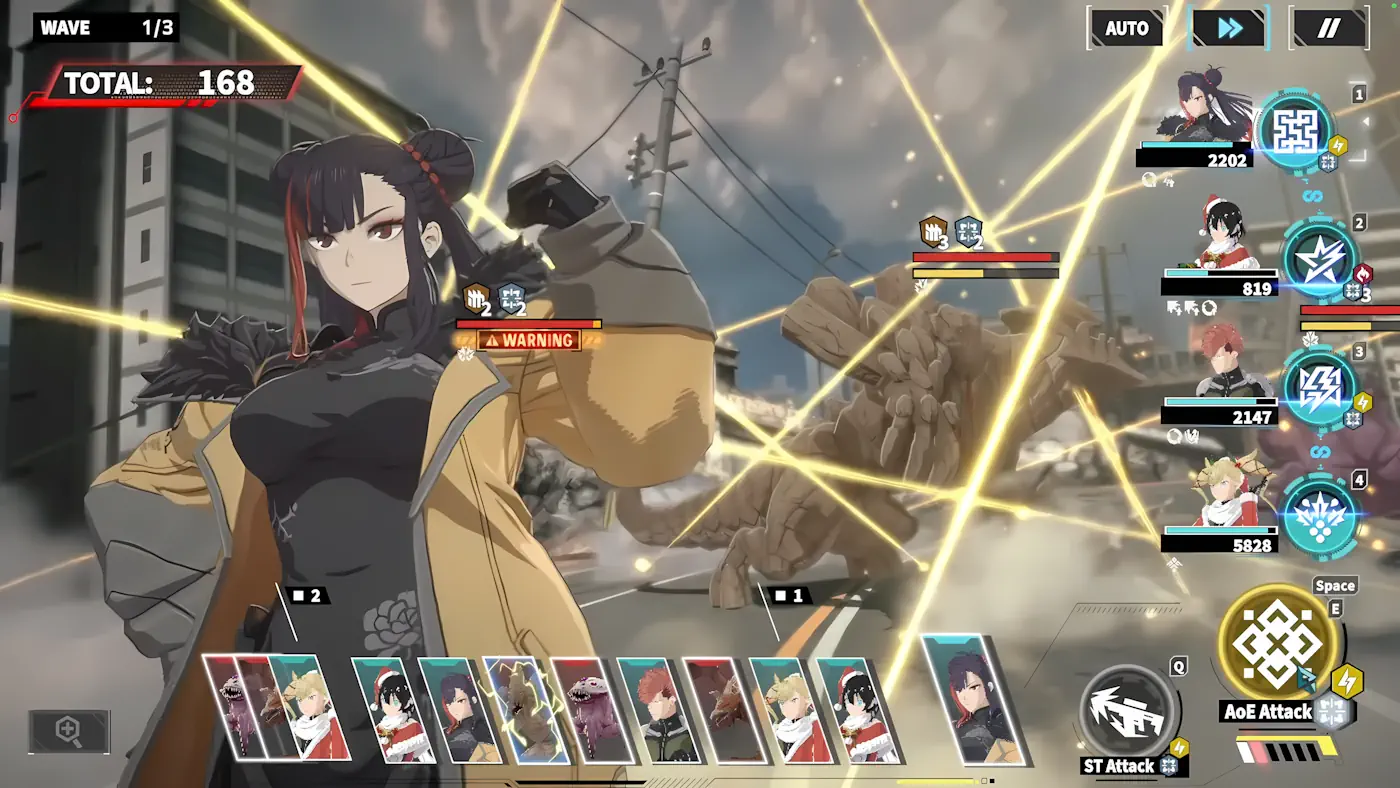Use the ST Attack skill
The image size is (1400, 788).
(x=1130, y=711)
